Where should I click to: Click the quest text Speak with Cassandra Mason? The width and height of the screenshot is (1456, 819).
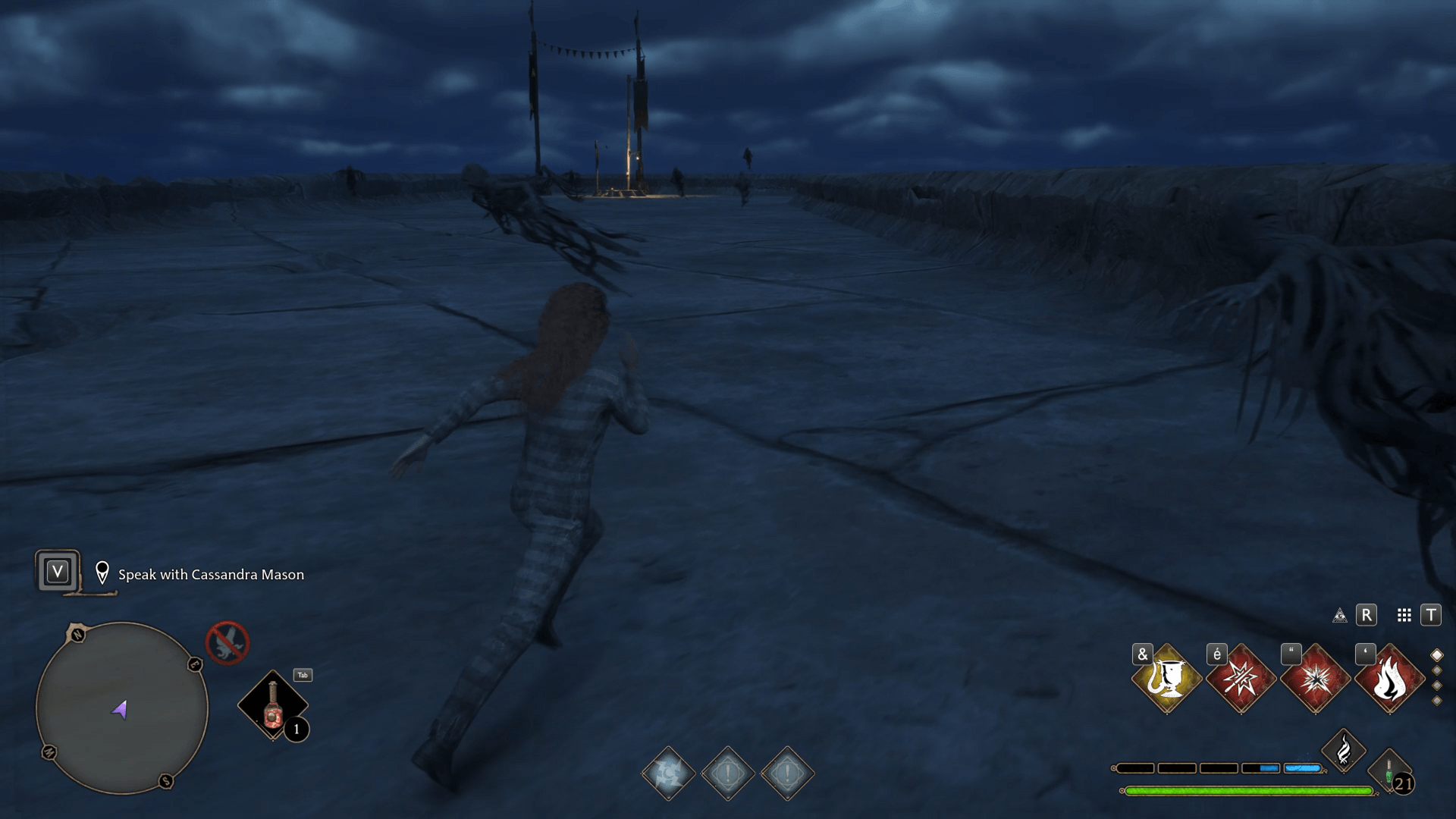[x=210, y=575]
